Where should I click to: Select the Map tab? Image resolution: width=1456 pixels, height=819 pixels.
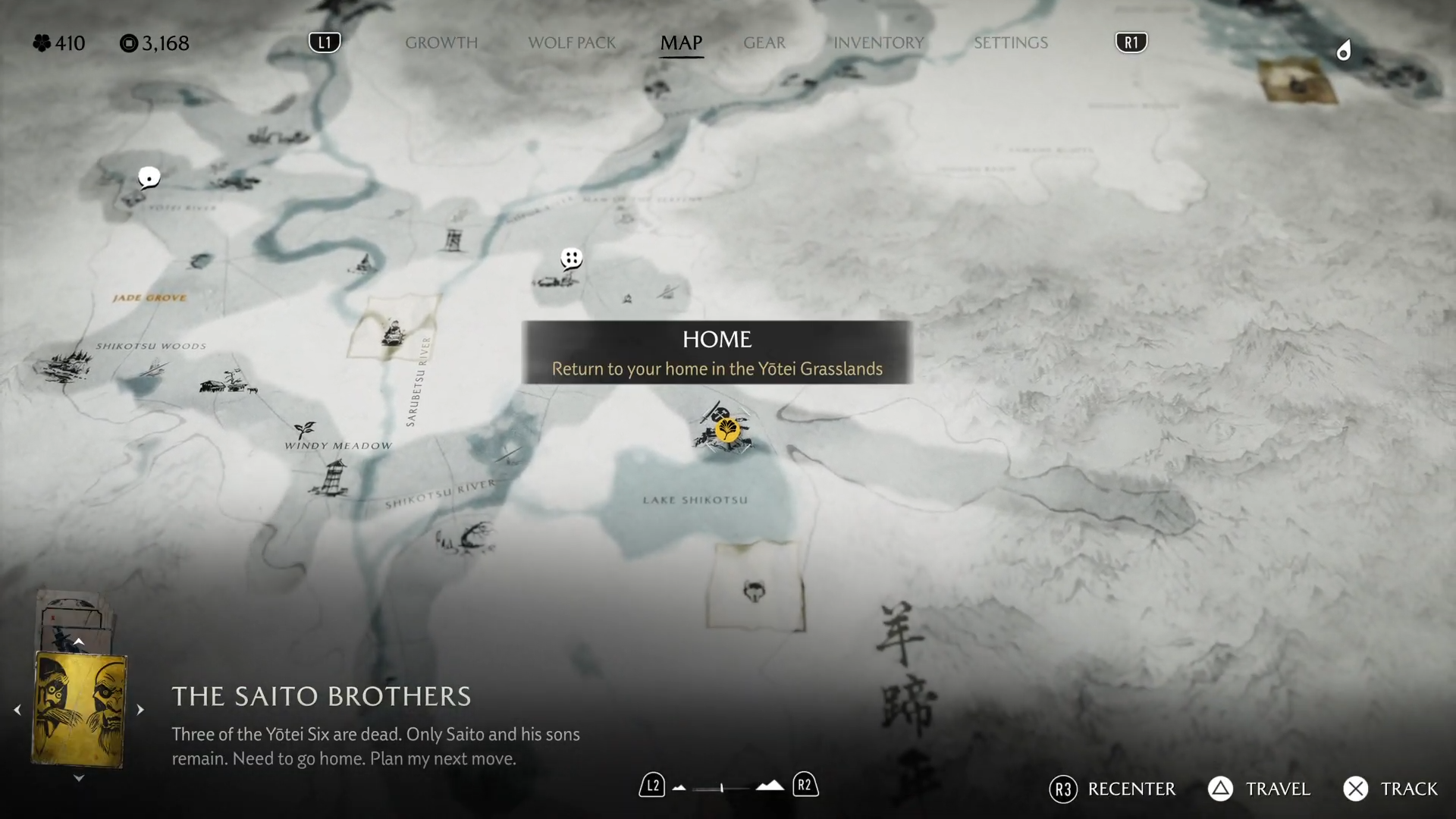tap(681, 42)
